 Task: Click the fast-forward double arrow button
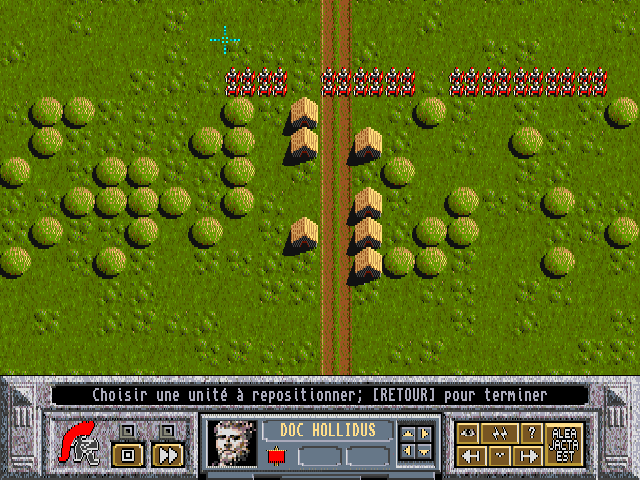tap(168, 455)
